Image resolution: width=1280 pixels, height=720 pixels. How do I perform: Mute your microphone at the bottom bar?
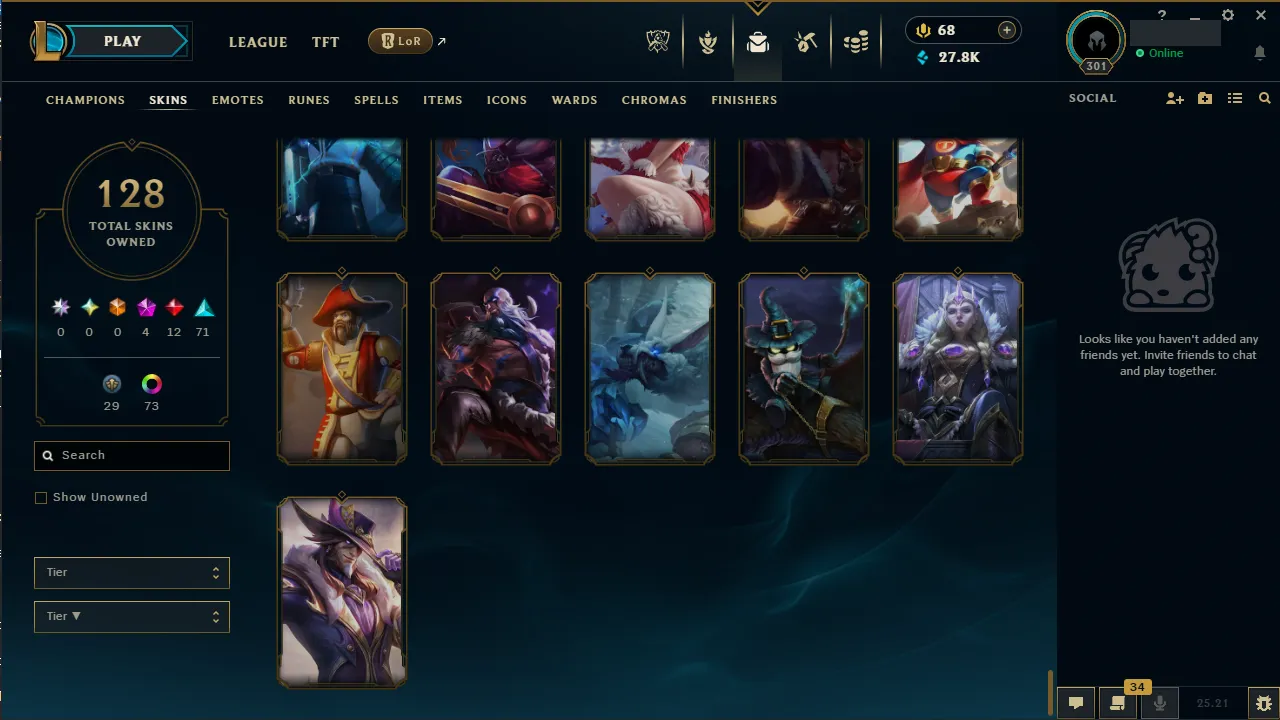[x=1160, y=701]
